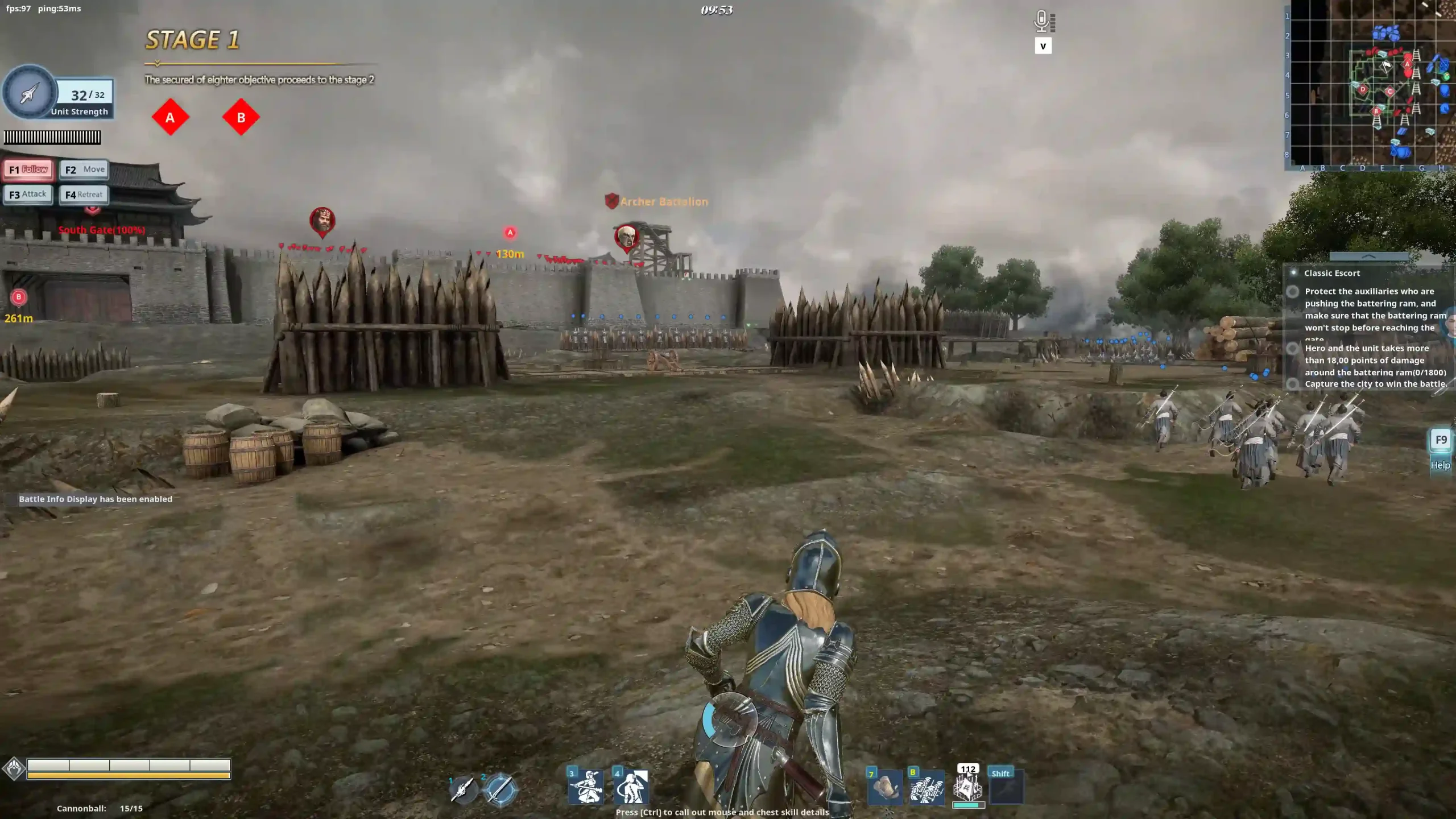The image size is (1456, 819).
Task: Collapse the Classic Escort objective panel arrow
Action: (1368, 257)
